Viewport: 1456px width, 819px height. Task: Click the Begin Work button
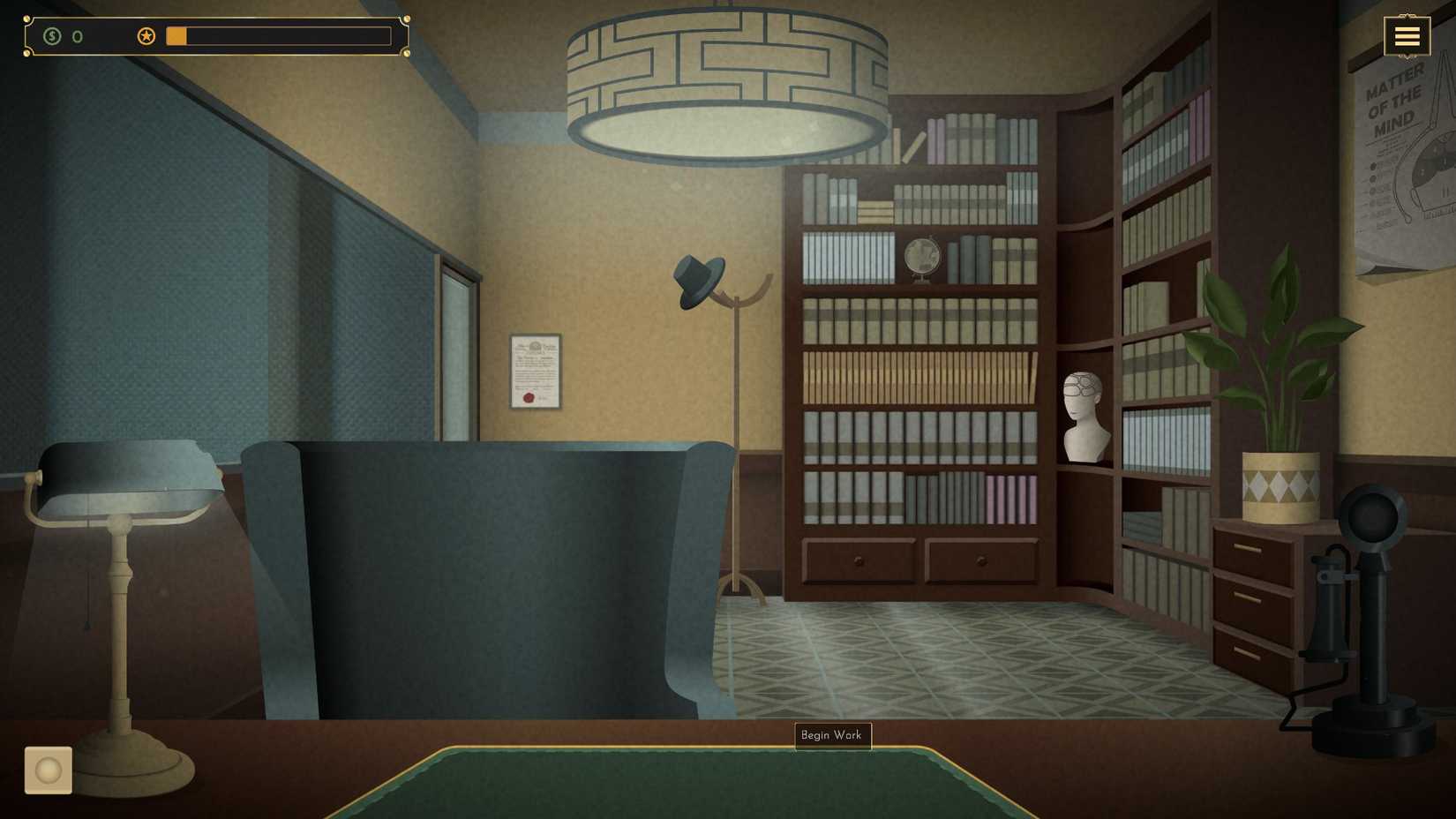(x=832, y=735)
